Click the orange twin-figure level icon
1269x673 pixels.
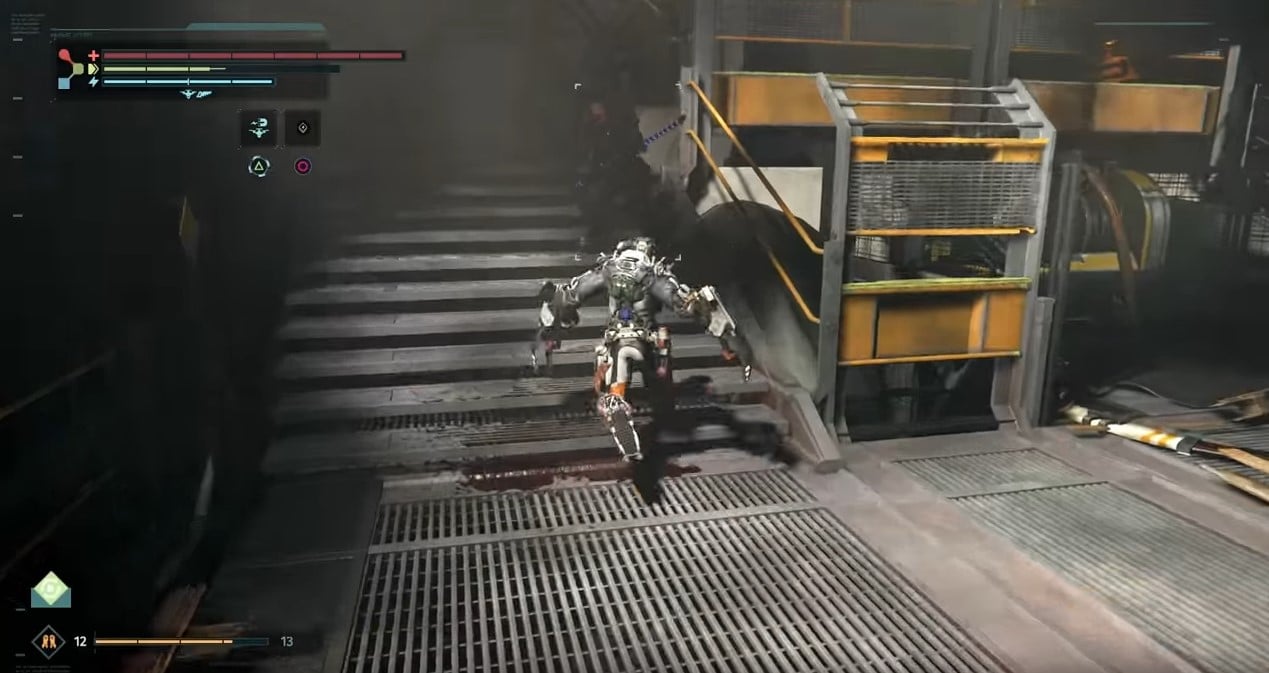coord(48,641)
